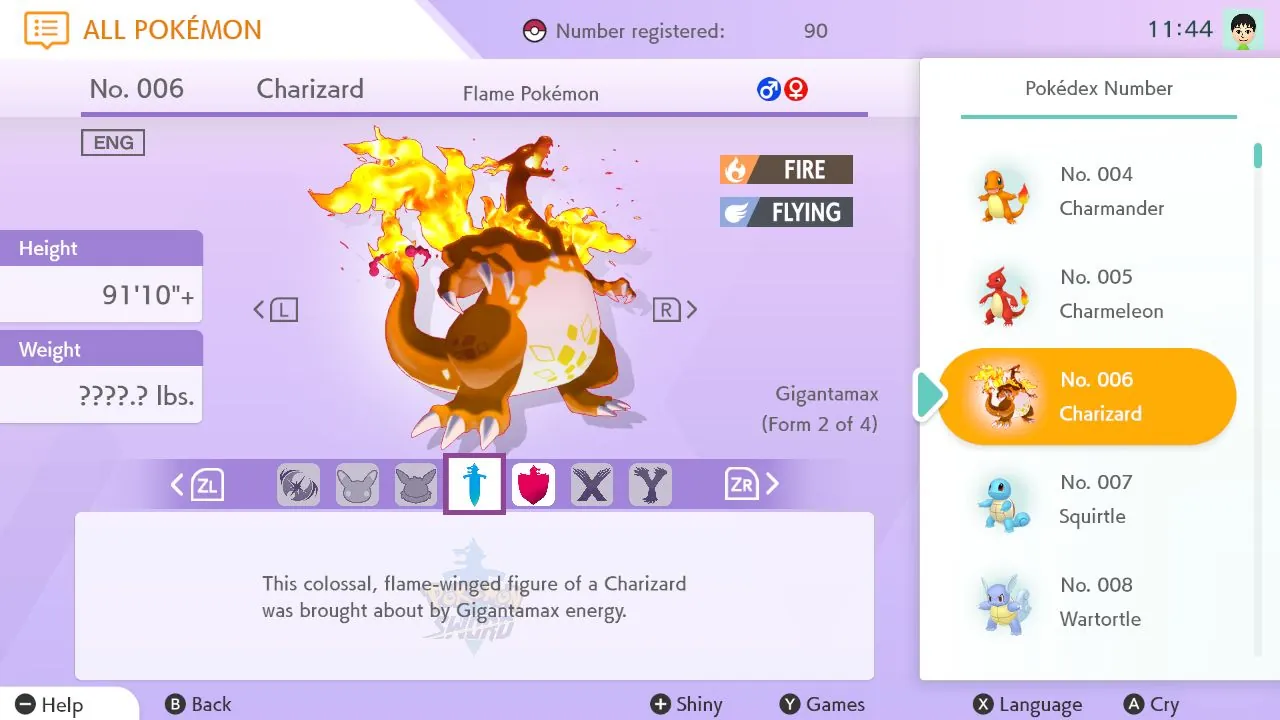Open the Pokédex Number sort dropdown

(x=1098, y=88)
